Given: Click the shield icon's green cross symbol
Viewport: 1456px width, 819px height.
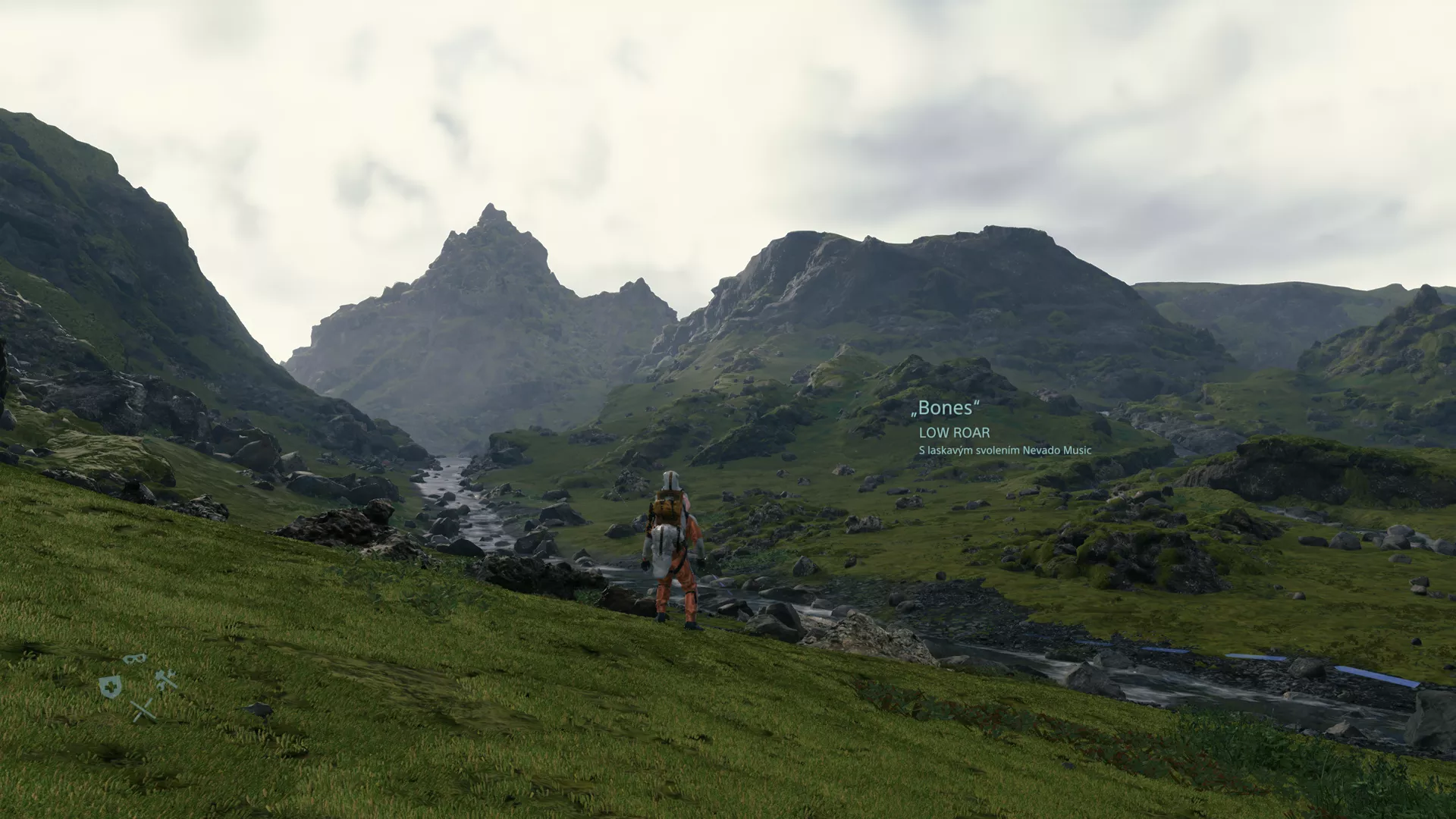Looking at the screenshot, I should click(111, 686).
